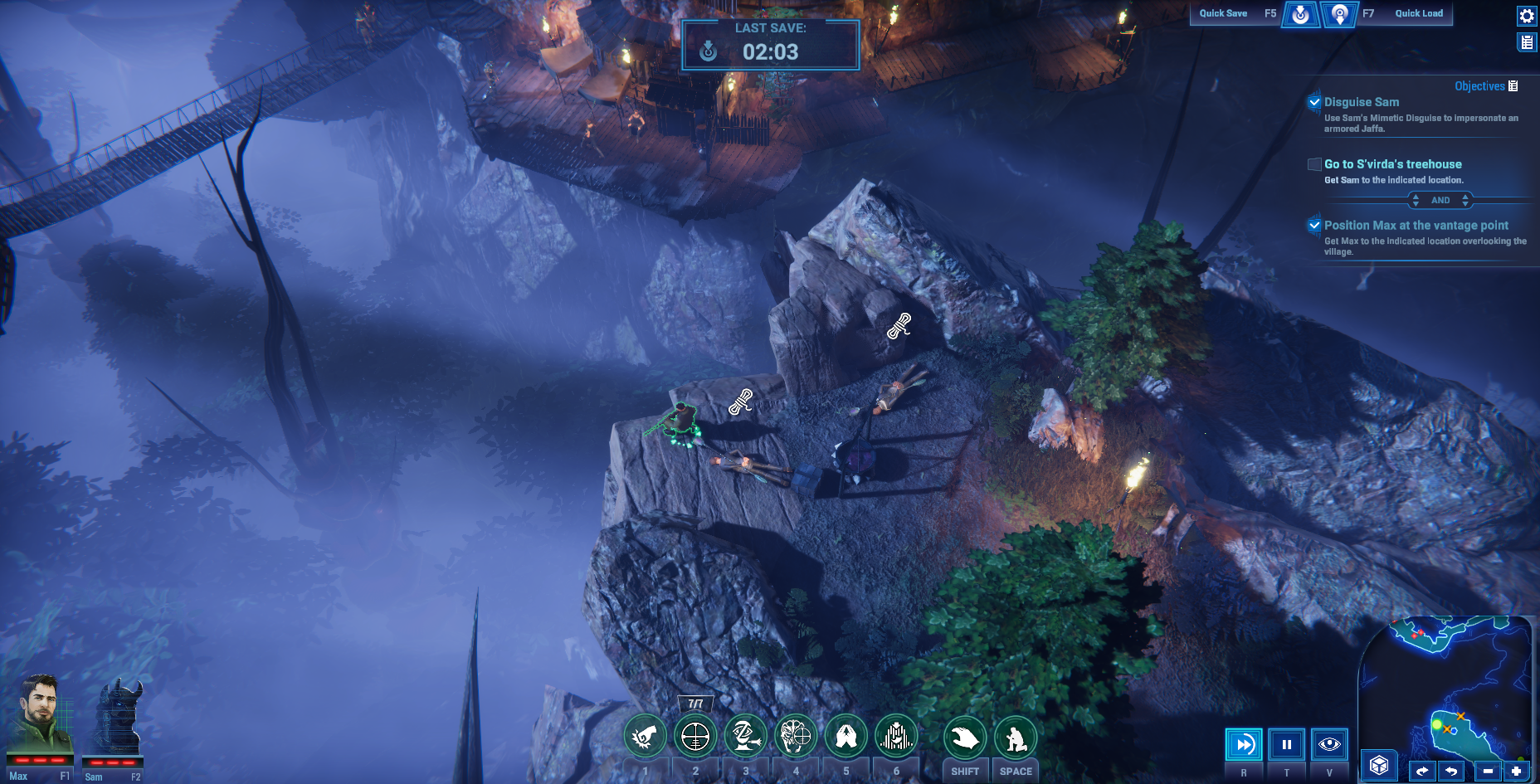The height and width of the screenshot is (784, 1540).
Task: Use the tranquilizer dart ability
Action: (745, 736)
